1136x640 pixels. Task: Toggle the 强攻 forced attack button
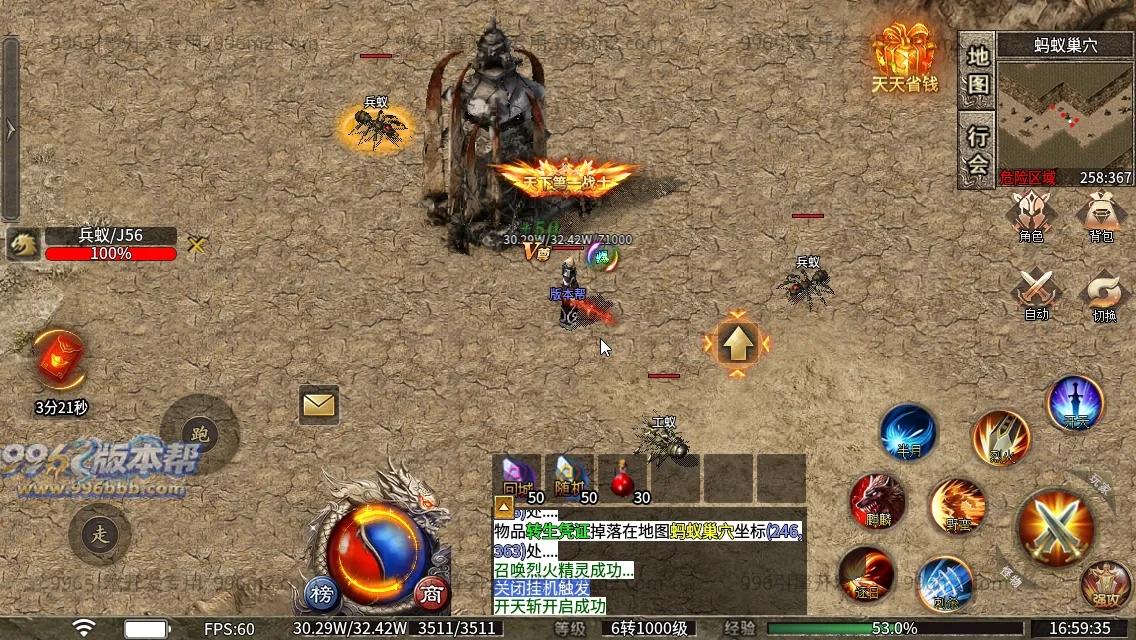click(x=1105, y=587)
